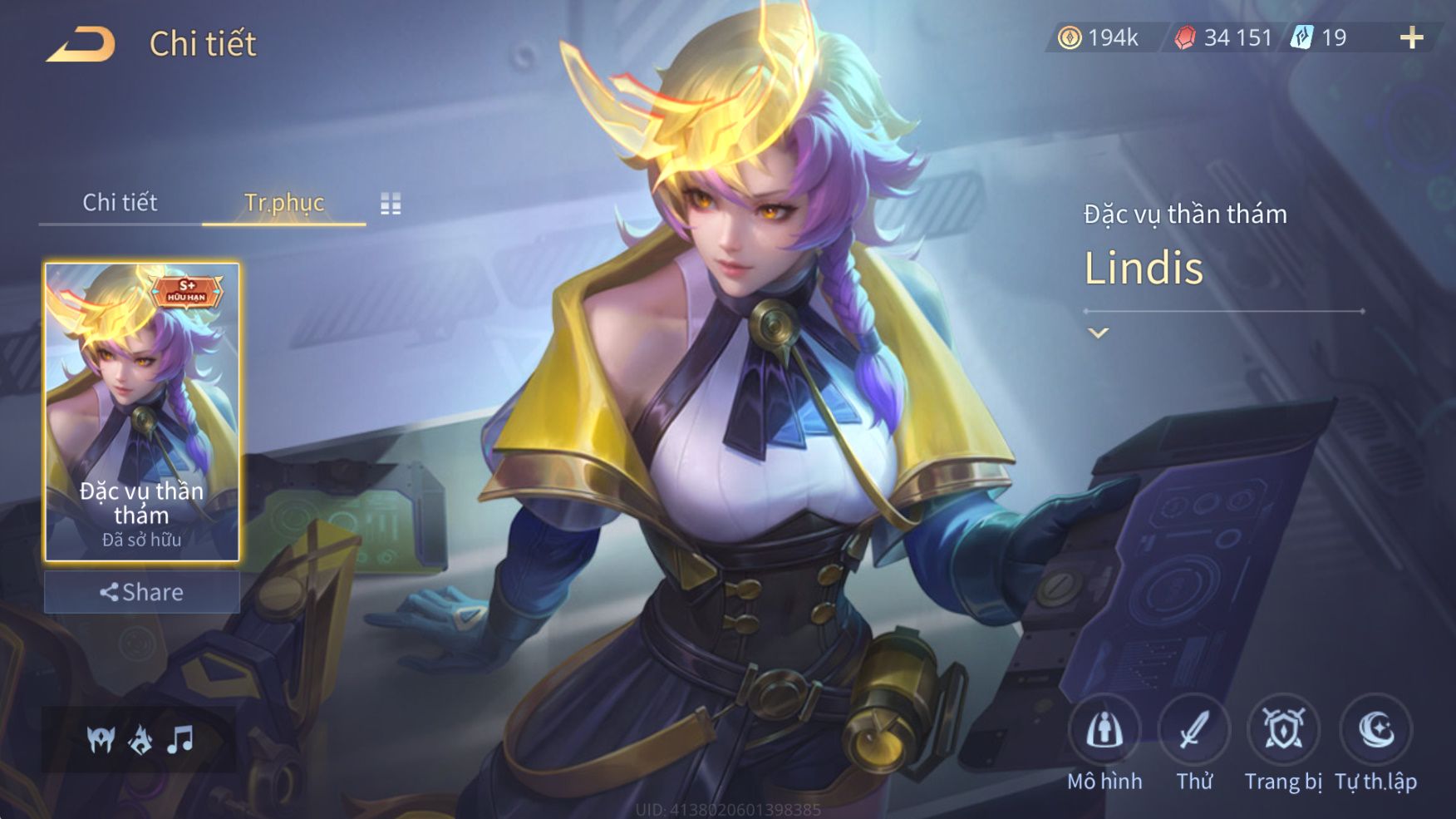
Task: Click the winged mask icon
Action: point(101,739)
